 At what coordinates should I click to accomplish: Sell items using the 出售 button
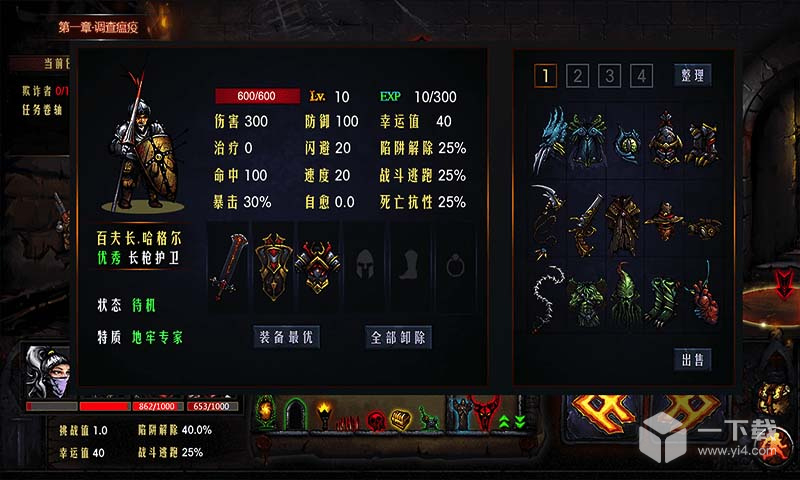click(692, 359)
